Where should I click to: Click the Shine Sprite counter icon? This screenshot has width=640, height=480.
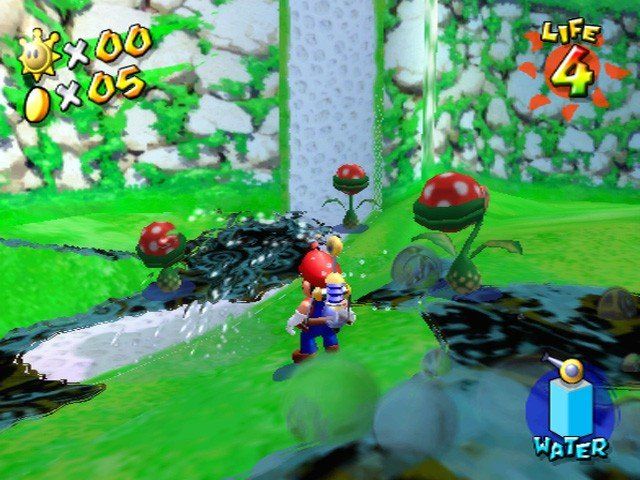coord(40,52)
